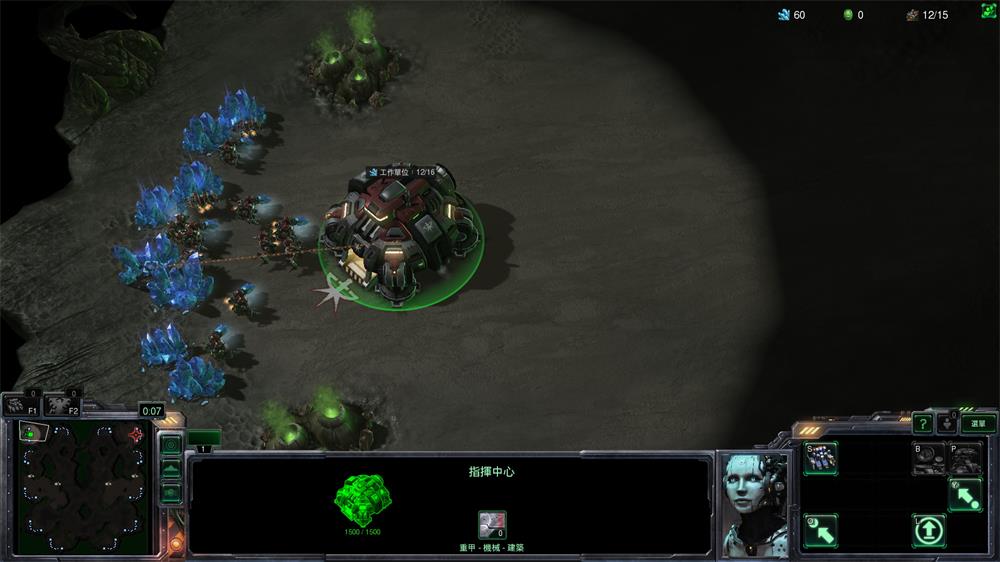Open the help question mark button
Image resolution: width=1000 pixels, height=562 pixels.
[x=922, y=423]
